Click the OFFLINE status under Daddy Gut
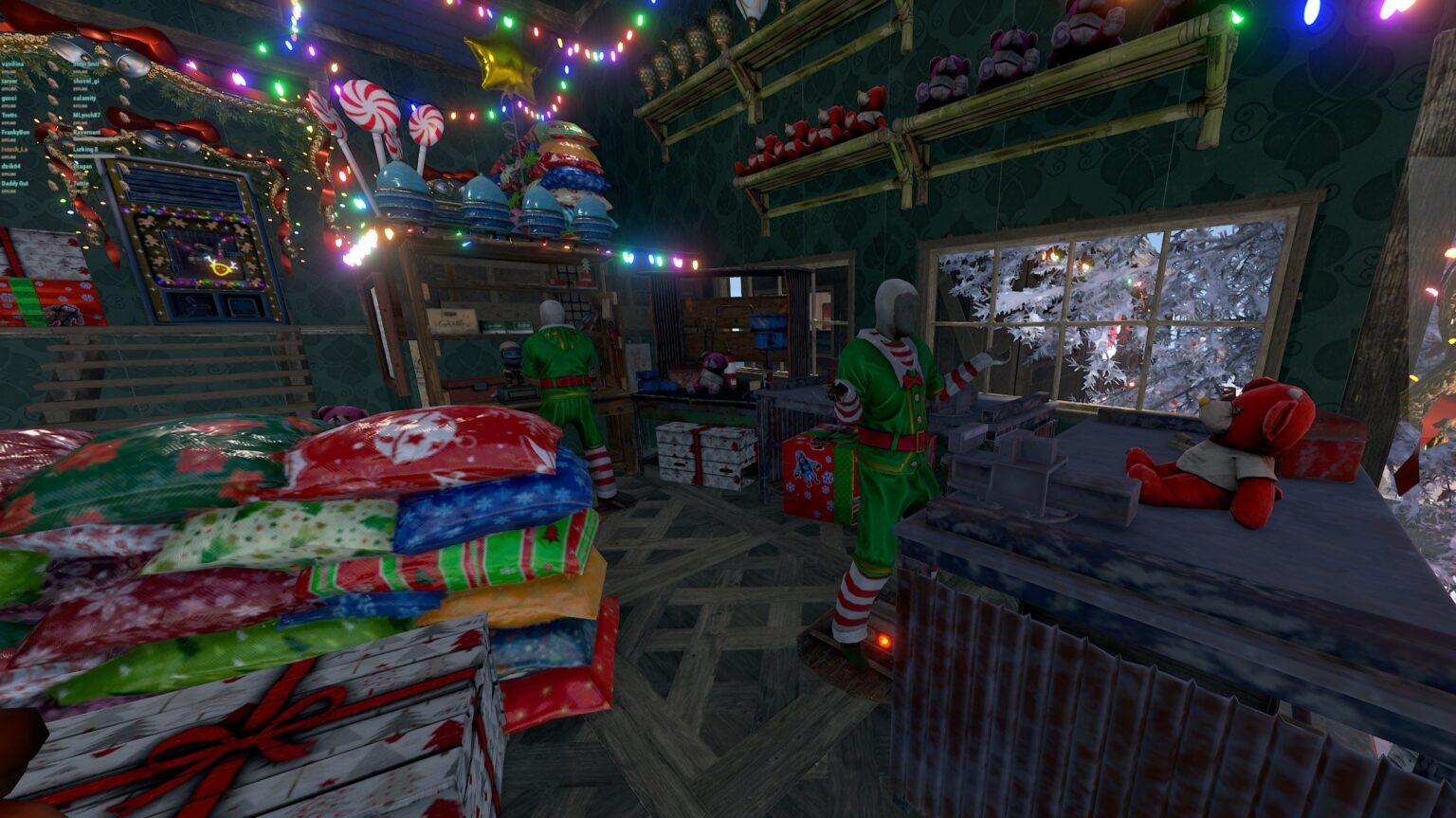1456x818 pixels. tap(11, 191)
